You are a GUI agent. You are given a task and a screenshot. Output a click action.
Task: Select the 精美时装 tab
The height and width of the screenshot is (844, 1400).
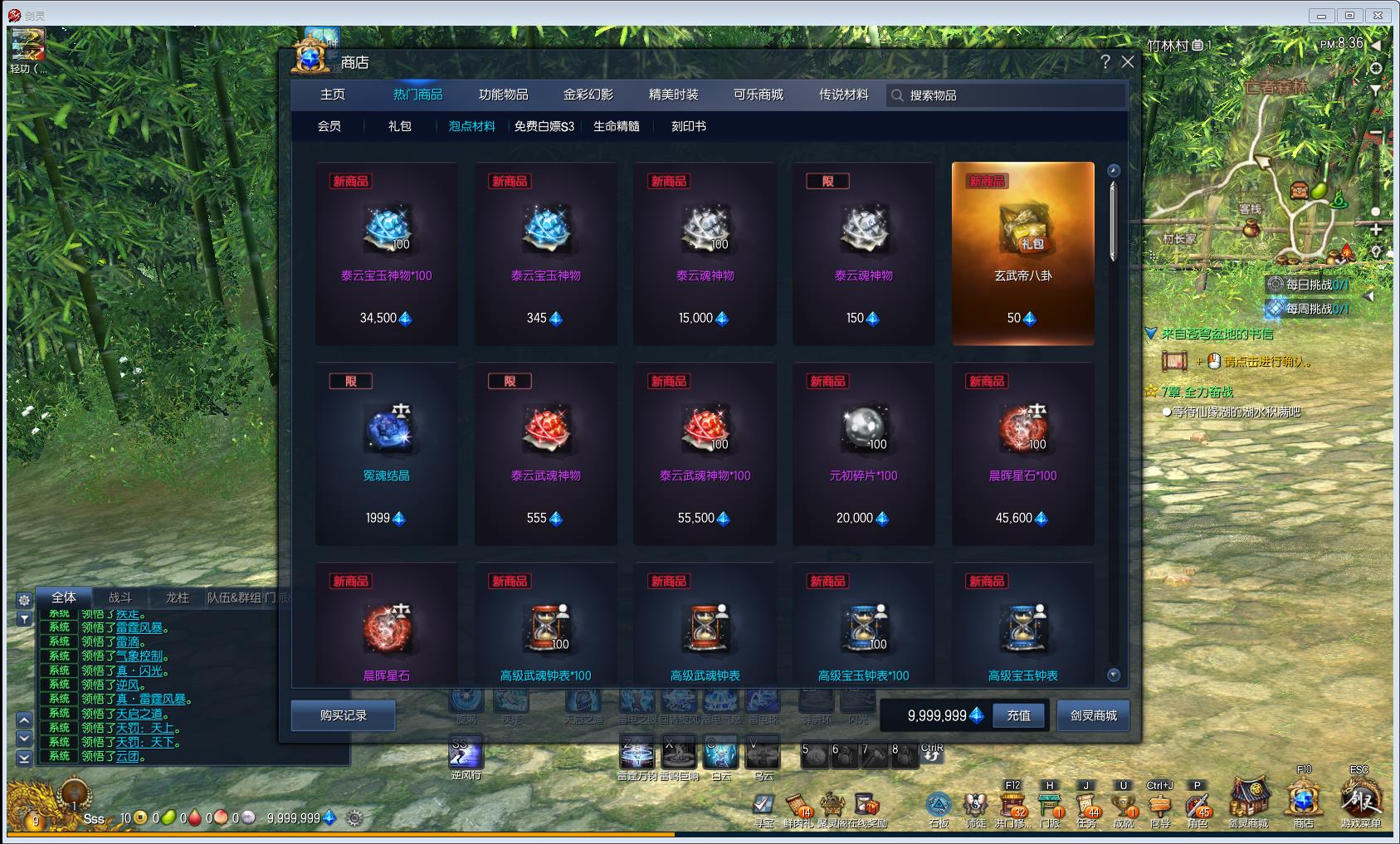point(673,95)
